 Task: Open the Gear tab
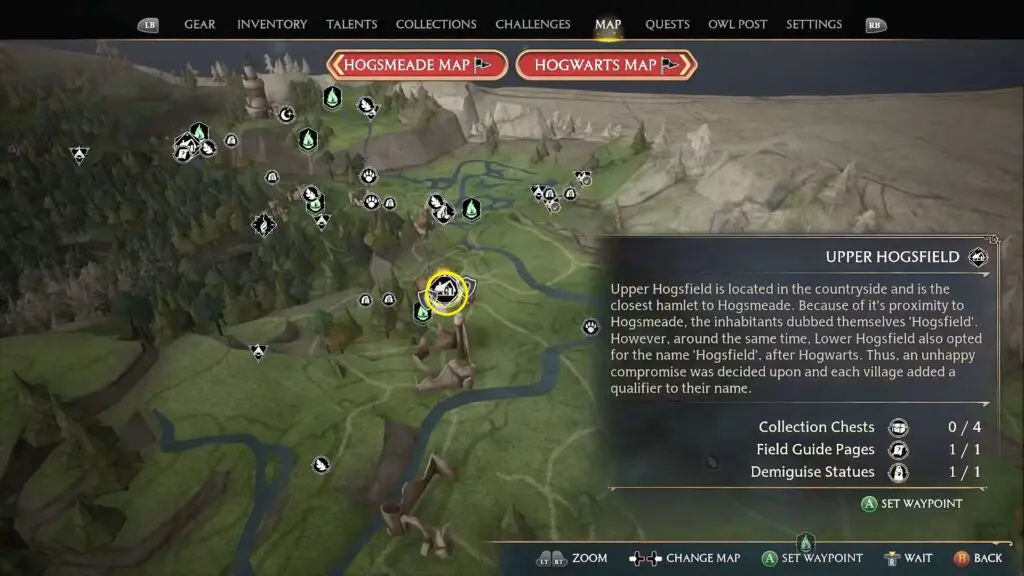199,24
